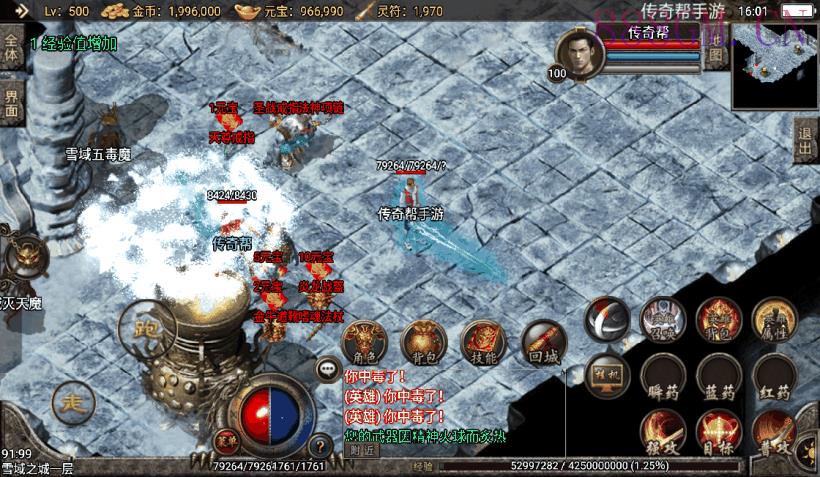Click the minimap in the corner
820x477 pixels.
coord(775,67)
